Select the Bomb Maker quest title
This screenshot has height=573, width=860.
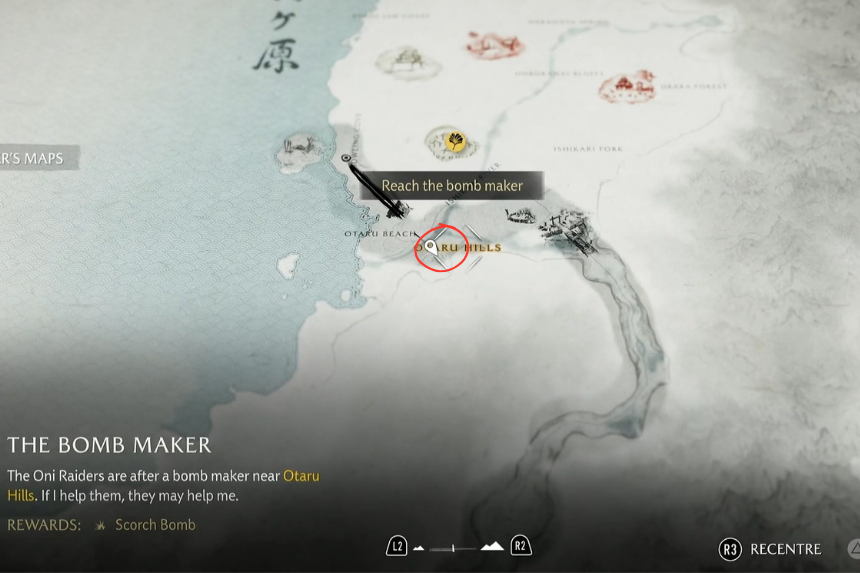click(x=109, y=445)
